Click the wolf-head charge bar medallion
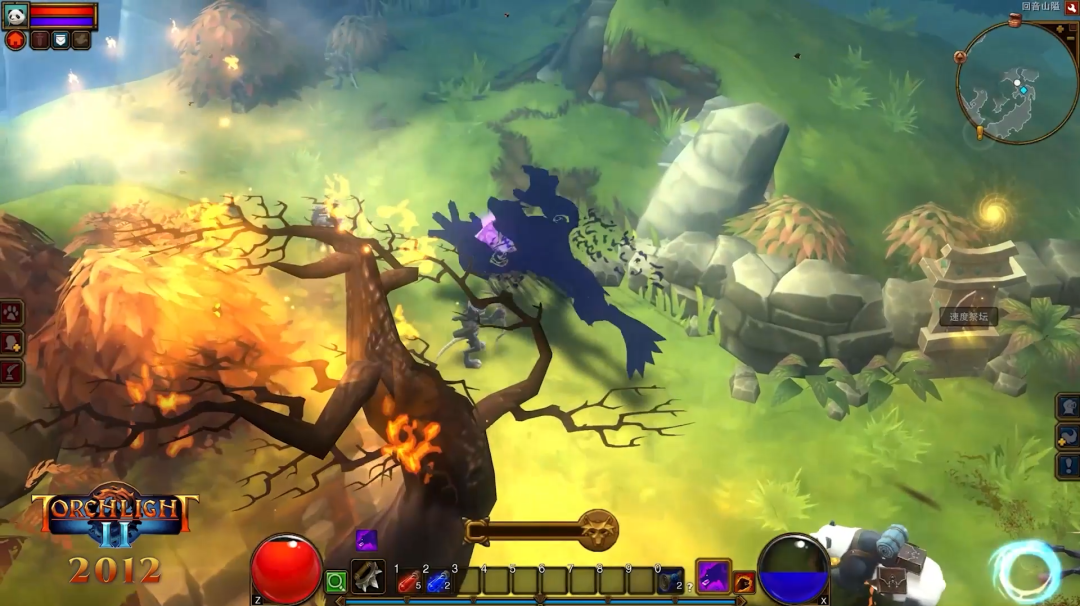 [x=600, y=529]
